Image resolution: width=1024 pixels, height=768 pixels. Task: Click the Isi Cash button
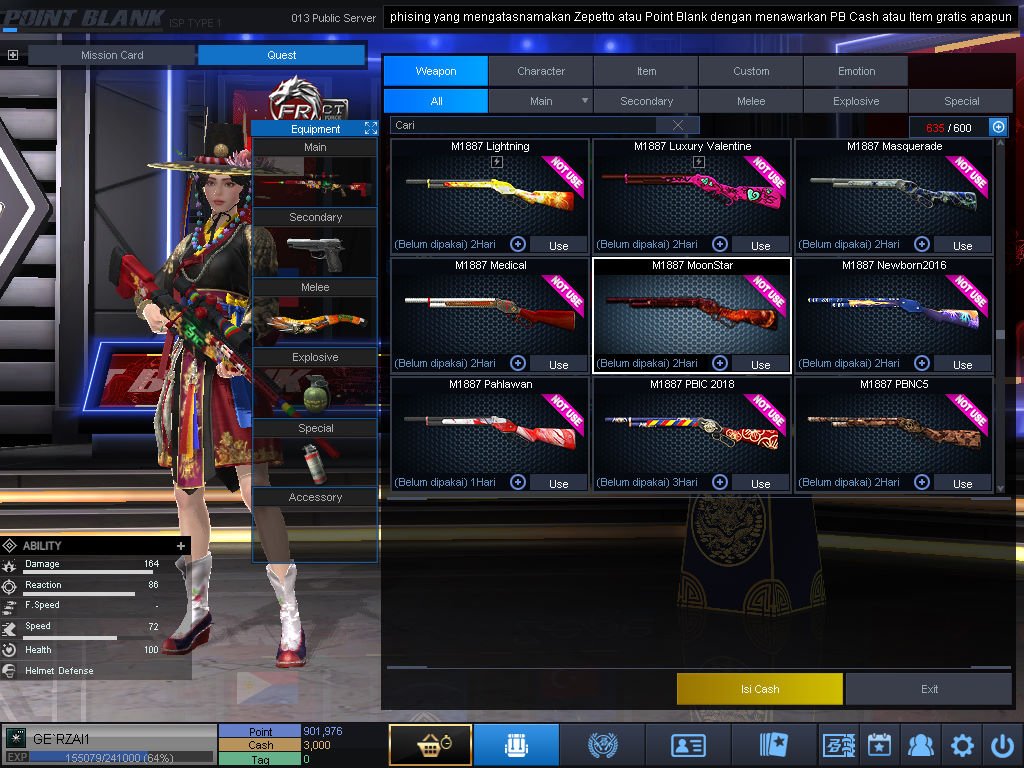pos(760,689)
